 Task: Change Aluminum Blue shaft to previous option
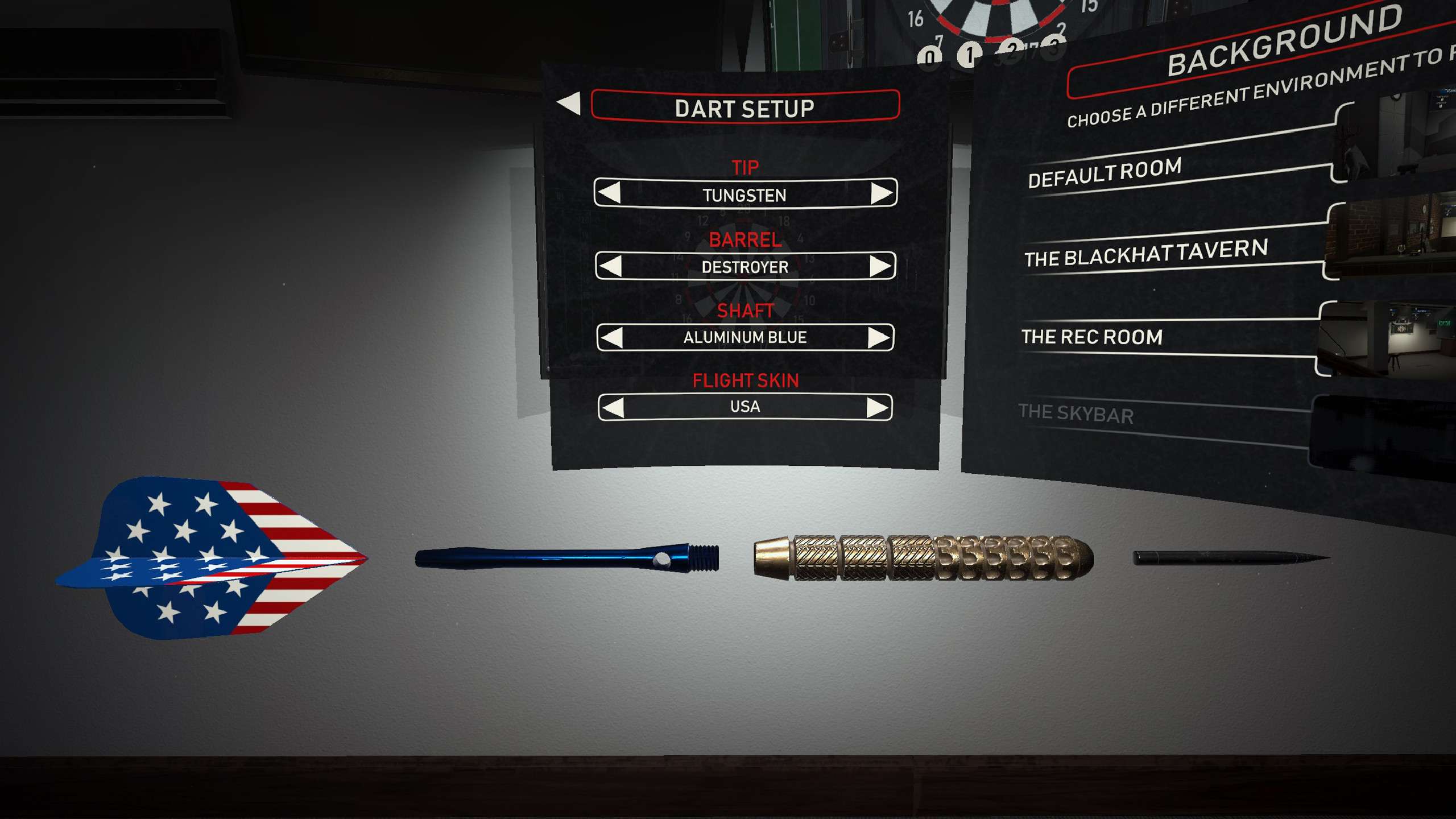611,337
